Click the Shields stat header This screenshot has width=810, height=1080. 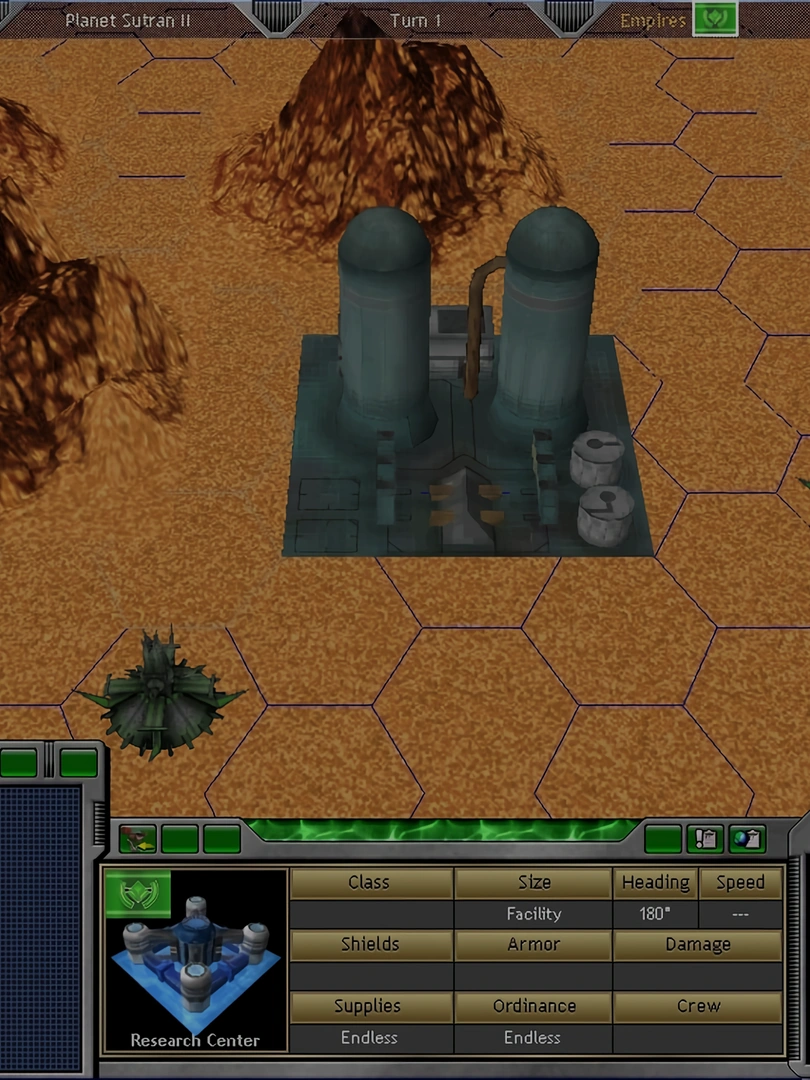click(x=369, y=945)
